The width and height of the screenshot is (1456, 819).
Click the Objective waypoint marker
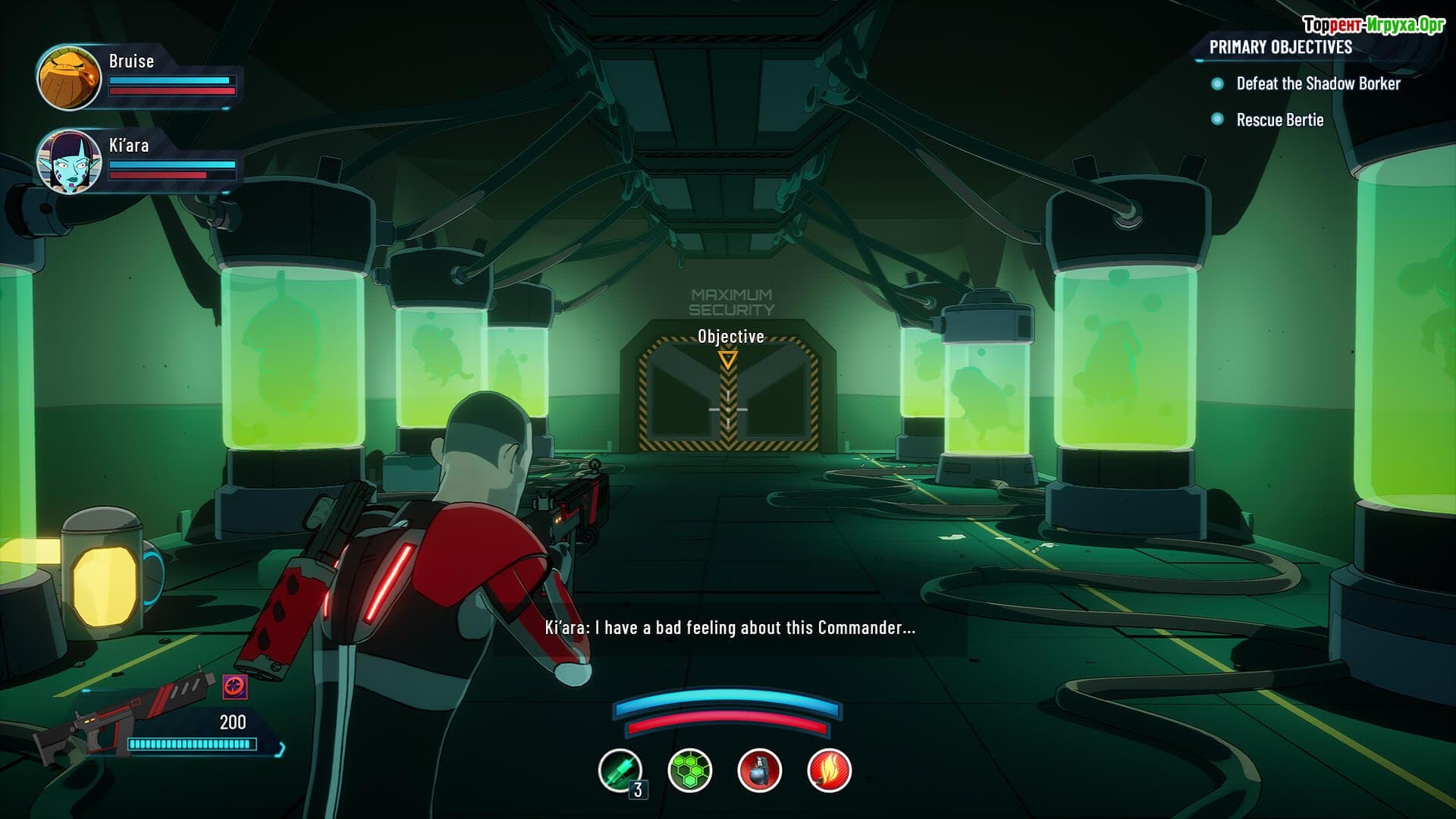tap(728, 359)
